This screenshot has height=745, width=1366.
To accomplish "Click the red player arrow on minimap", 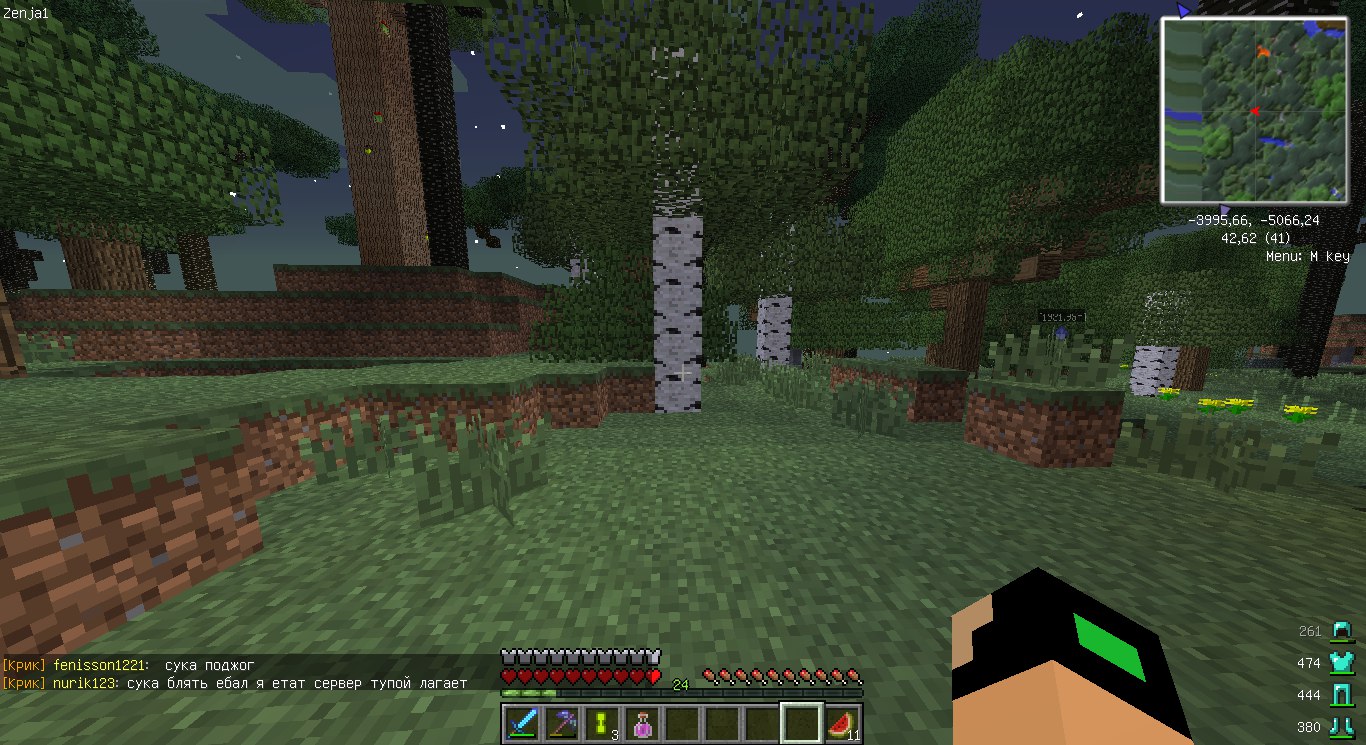I will (x=1253, y=111).
